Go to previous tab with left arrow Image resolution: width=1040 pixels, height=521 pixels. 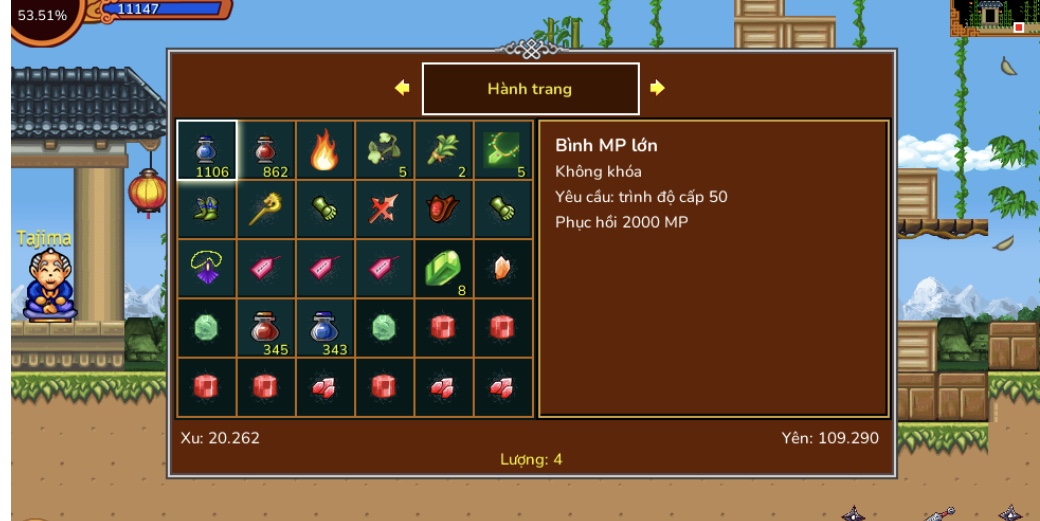(x=402, y=88)
